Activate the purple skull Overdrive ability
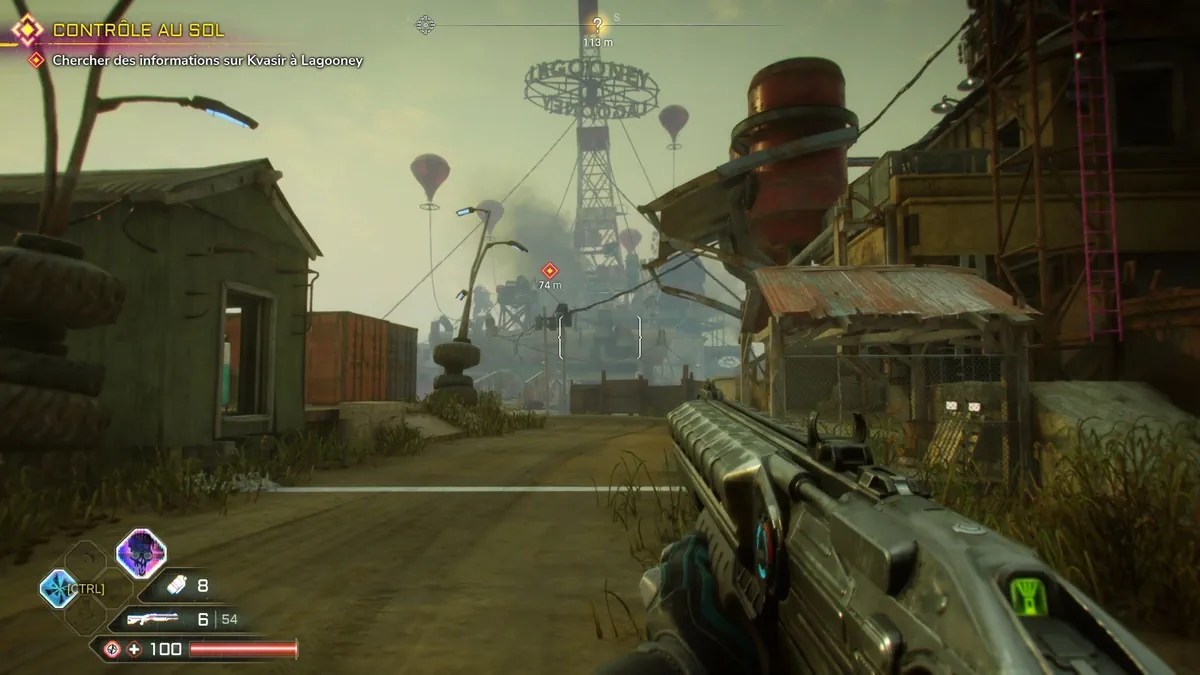Viewport: 1200px width, 675px height. click(141, 553)
